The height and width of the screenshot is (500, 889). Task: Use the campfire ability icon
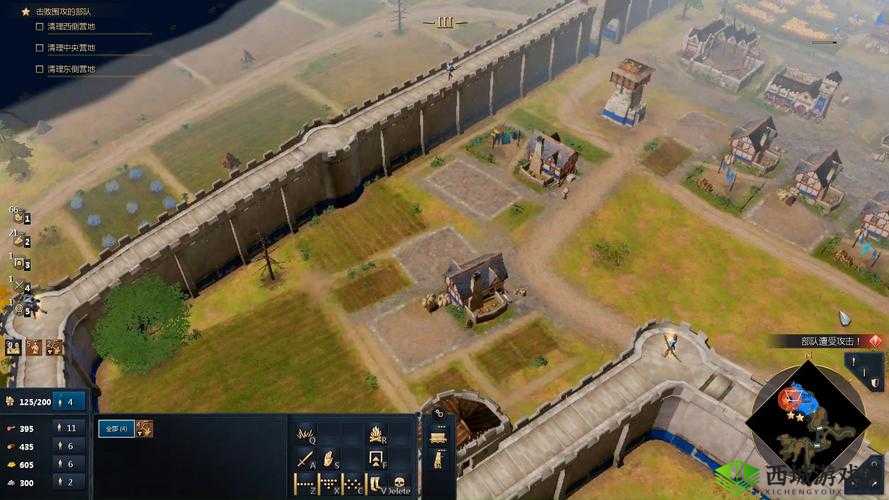click(x=376, y=434)
